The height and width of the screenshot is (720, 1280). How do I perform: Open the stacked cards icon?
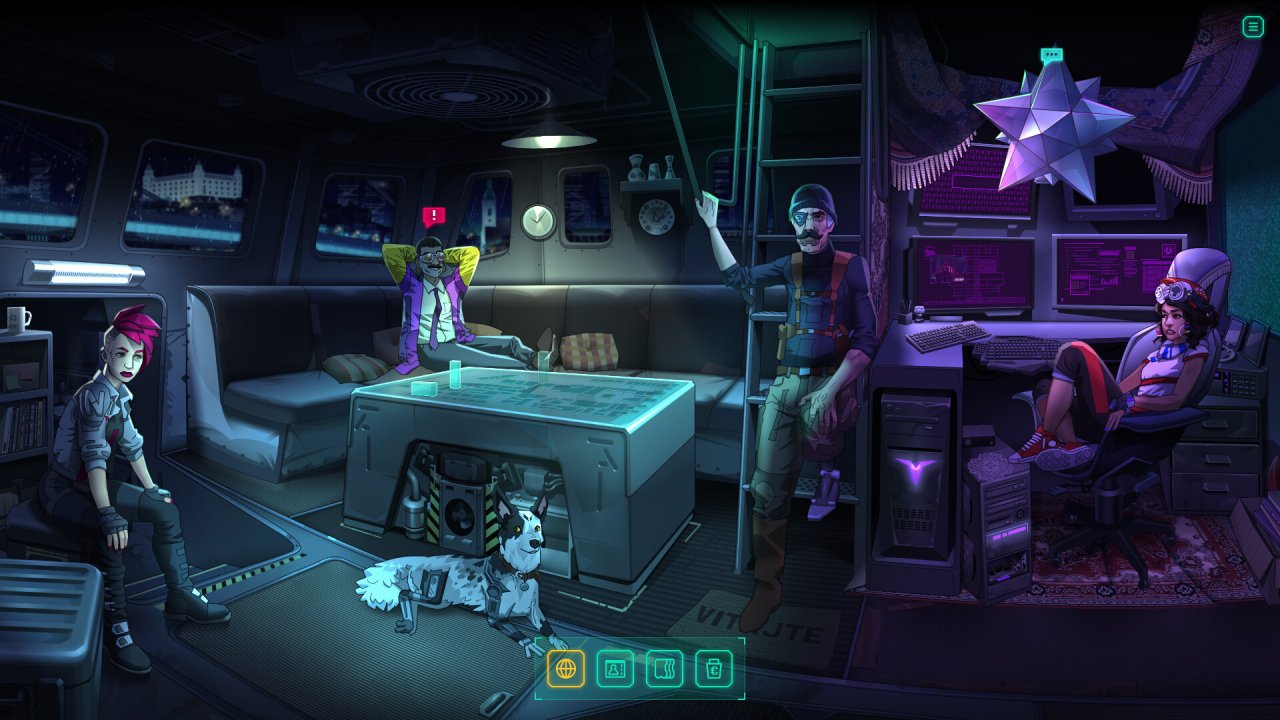coord(665,668)
